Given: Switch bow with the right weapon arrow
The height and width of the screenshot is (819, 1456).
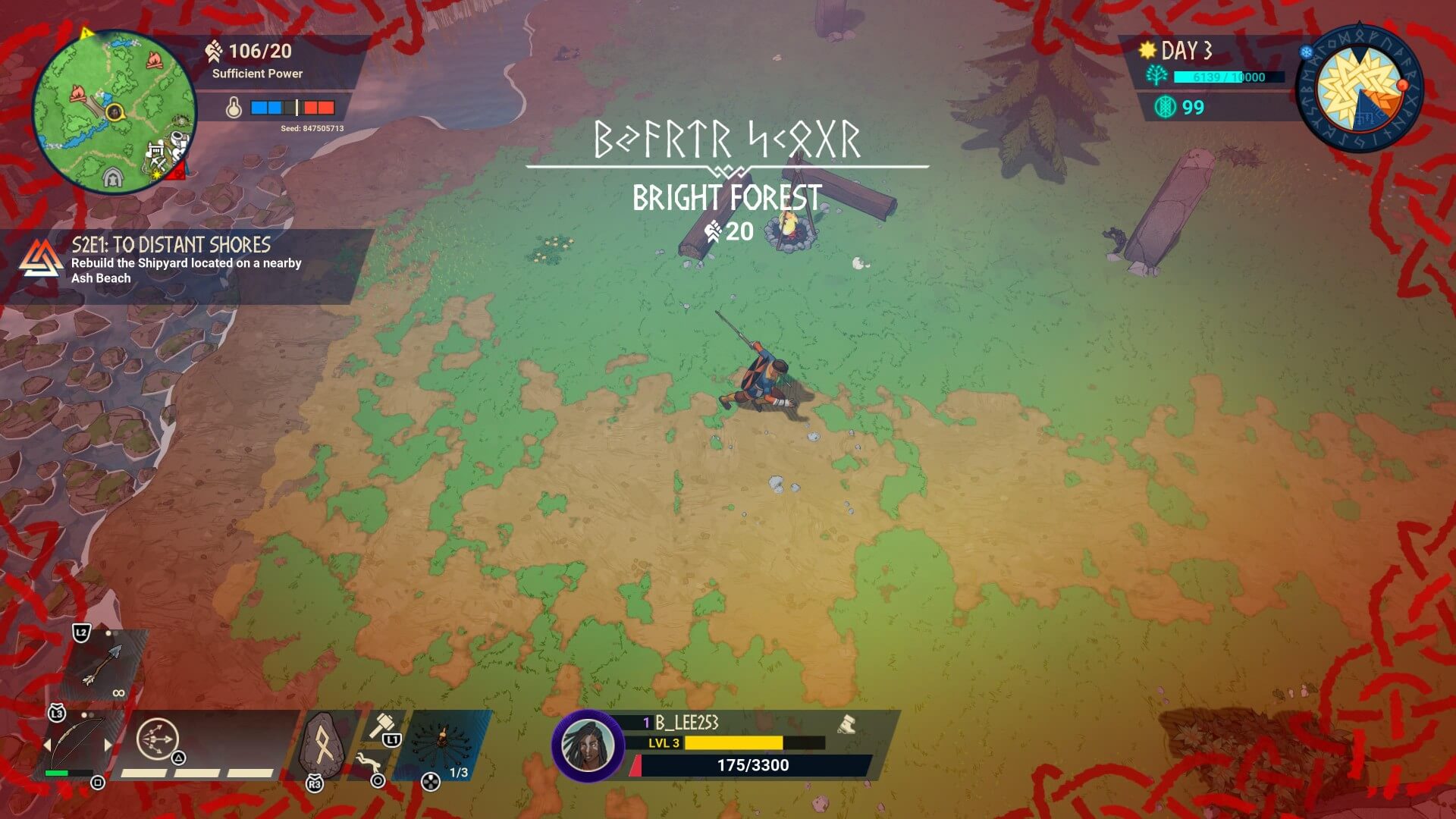Looking at the screenshot, I should coord(108,745).
